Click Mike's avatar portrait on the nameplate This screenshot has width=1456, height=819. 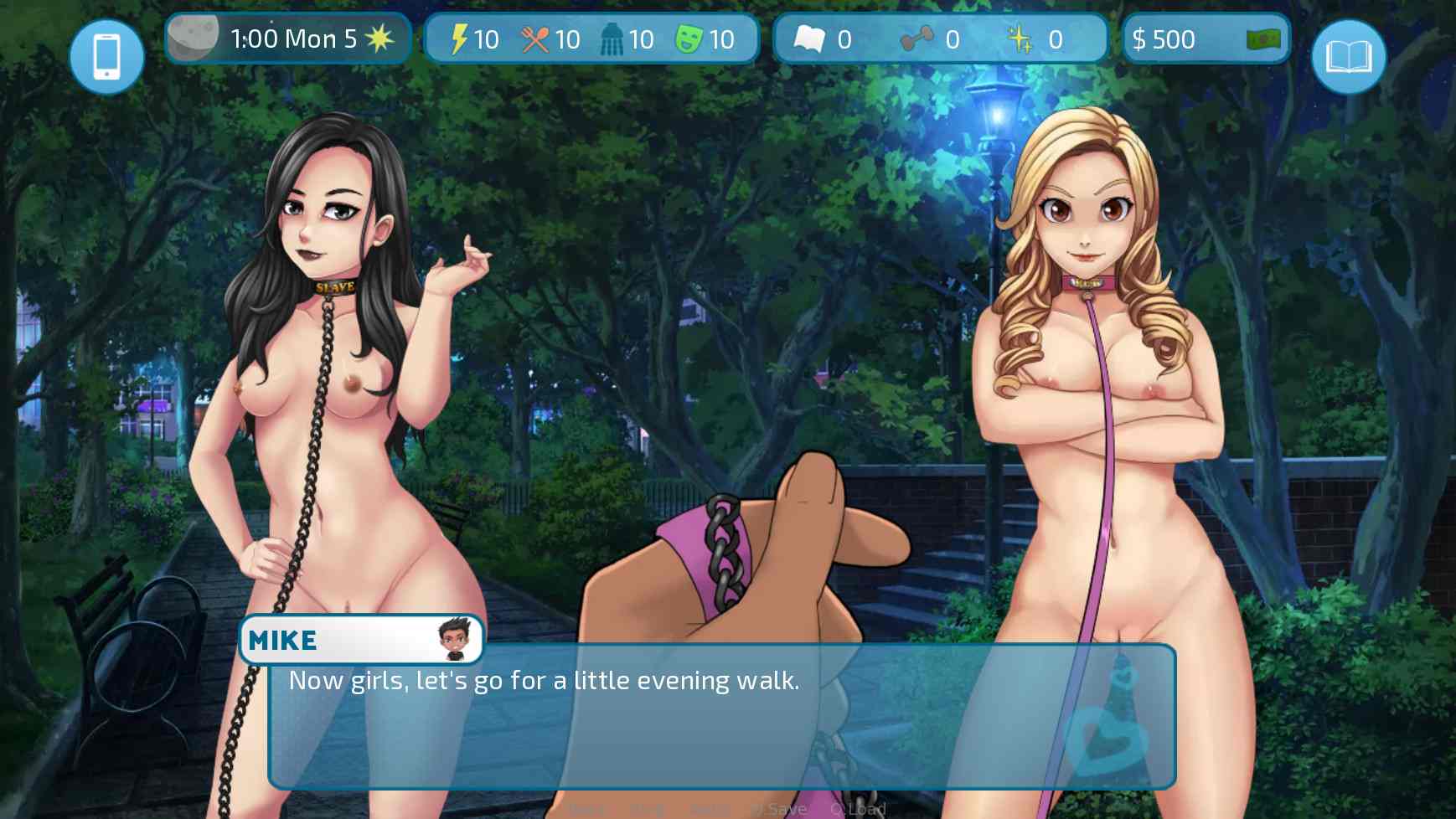pos(453,640)
